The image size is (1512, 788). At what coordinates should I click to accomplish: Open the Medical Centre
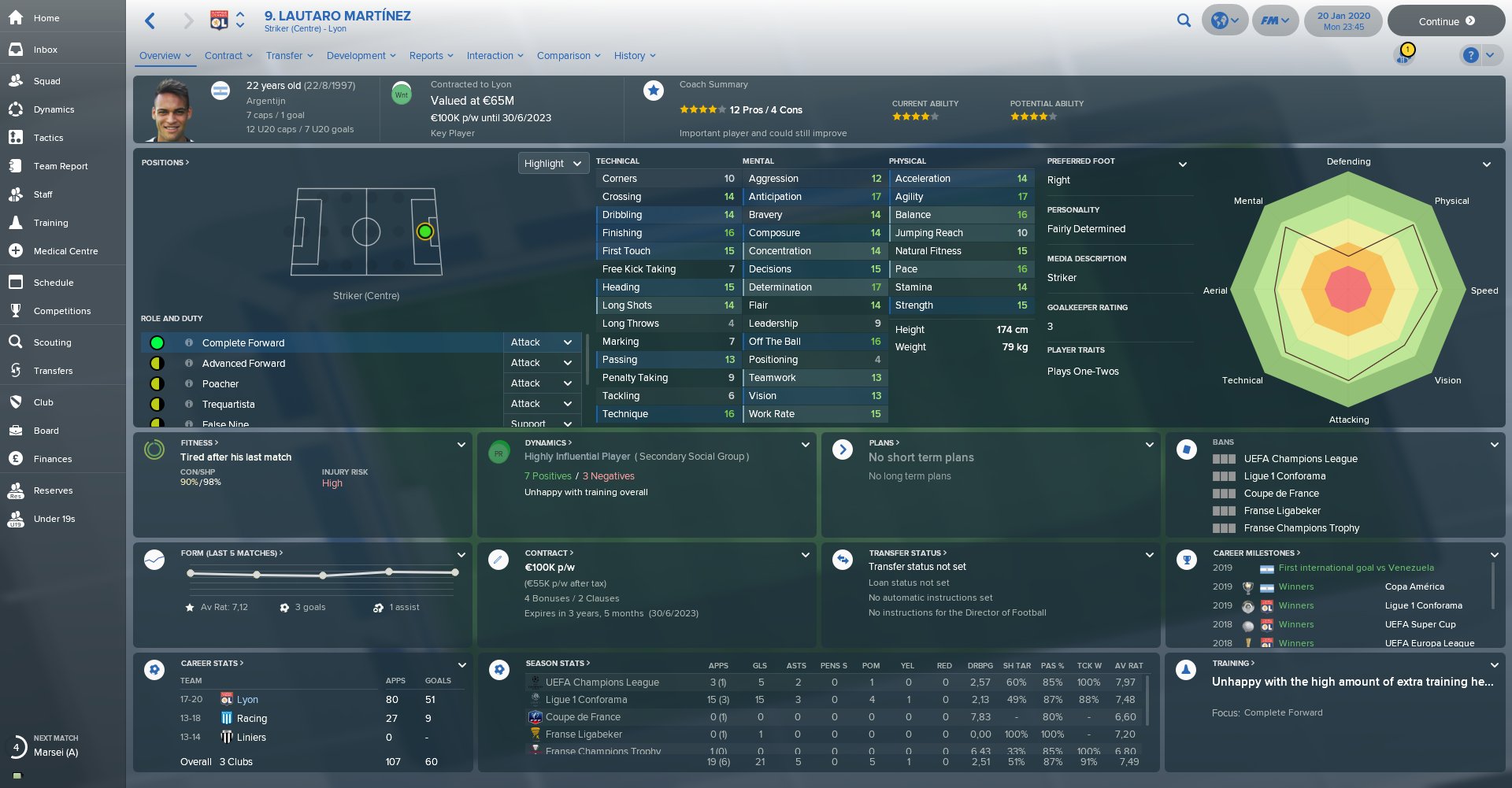pyautogui.click(x=65, y=251)
